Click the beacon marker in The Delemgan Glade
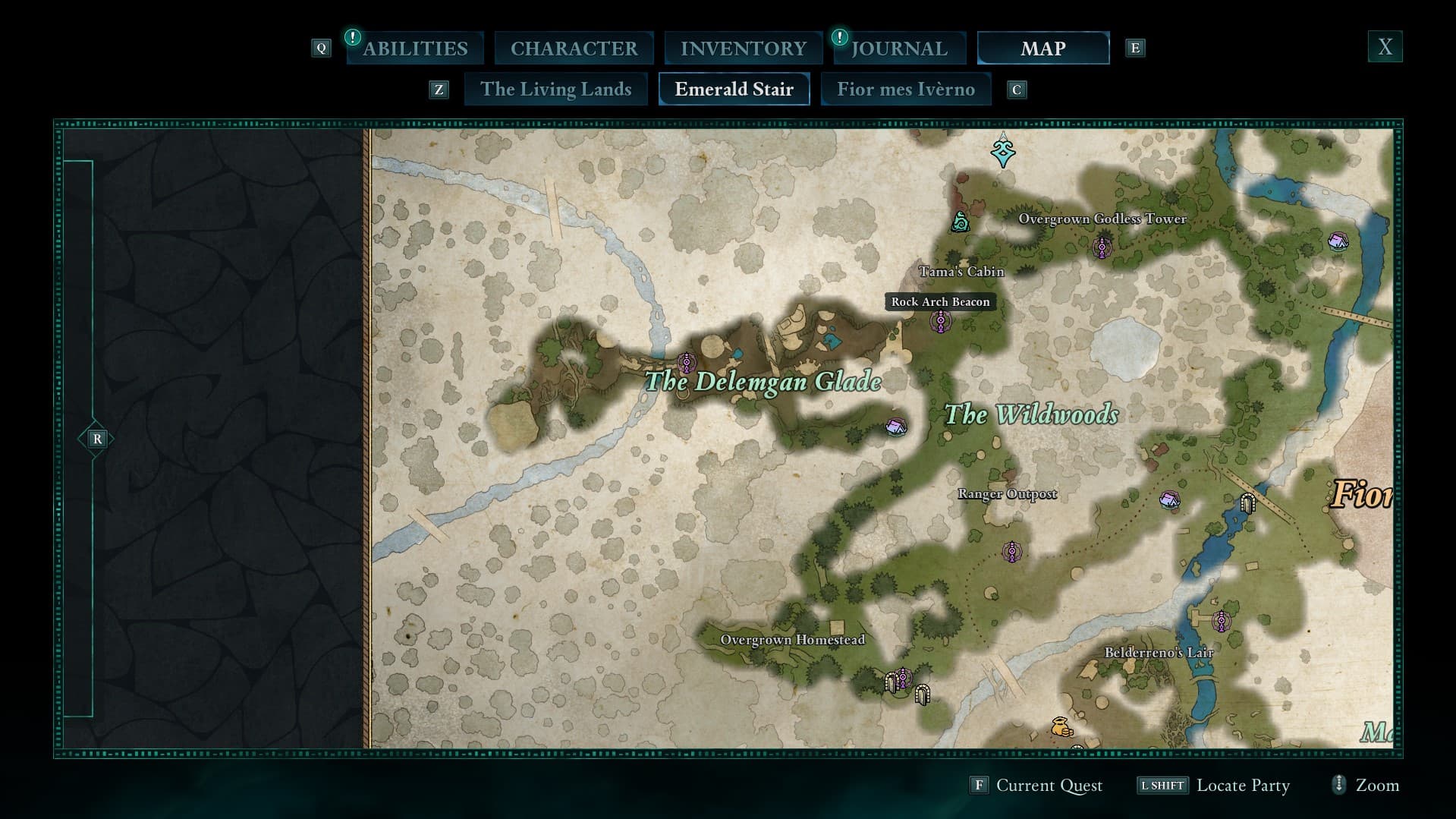The height and width of the screenshot is (819, 1456). coord(687,363)
